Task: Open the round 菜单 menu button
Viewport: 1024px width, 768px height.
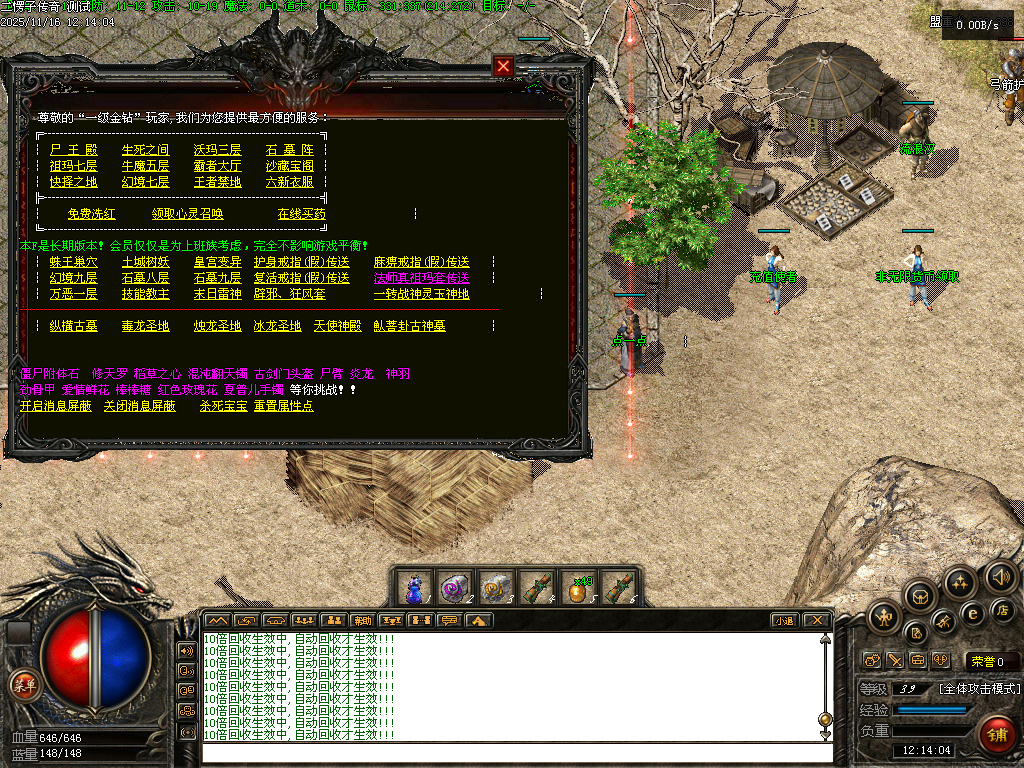Action: coord(22,685)
